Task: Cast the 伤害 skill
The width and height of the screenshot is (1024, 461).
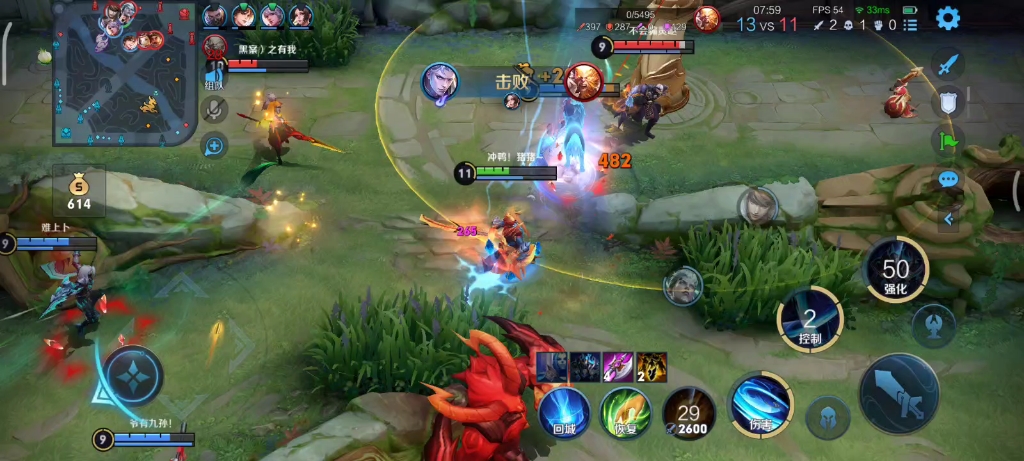Action: tap(760, 404)
